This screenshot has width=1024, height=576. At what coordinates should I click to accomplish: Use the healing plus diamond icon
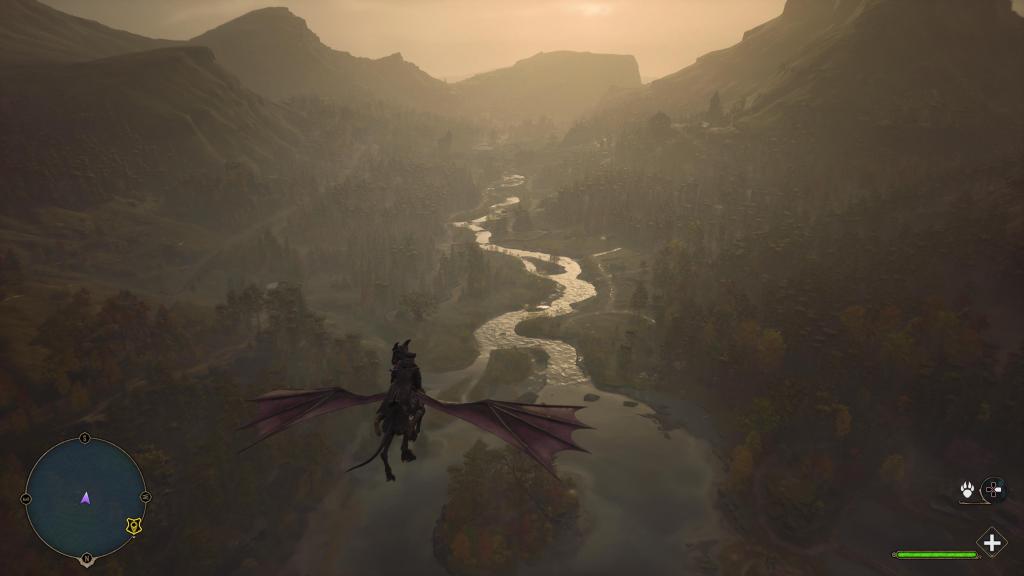(991, 543)
